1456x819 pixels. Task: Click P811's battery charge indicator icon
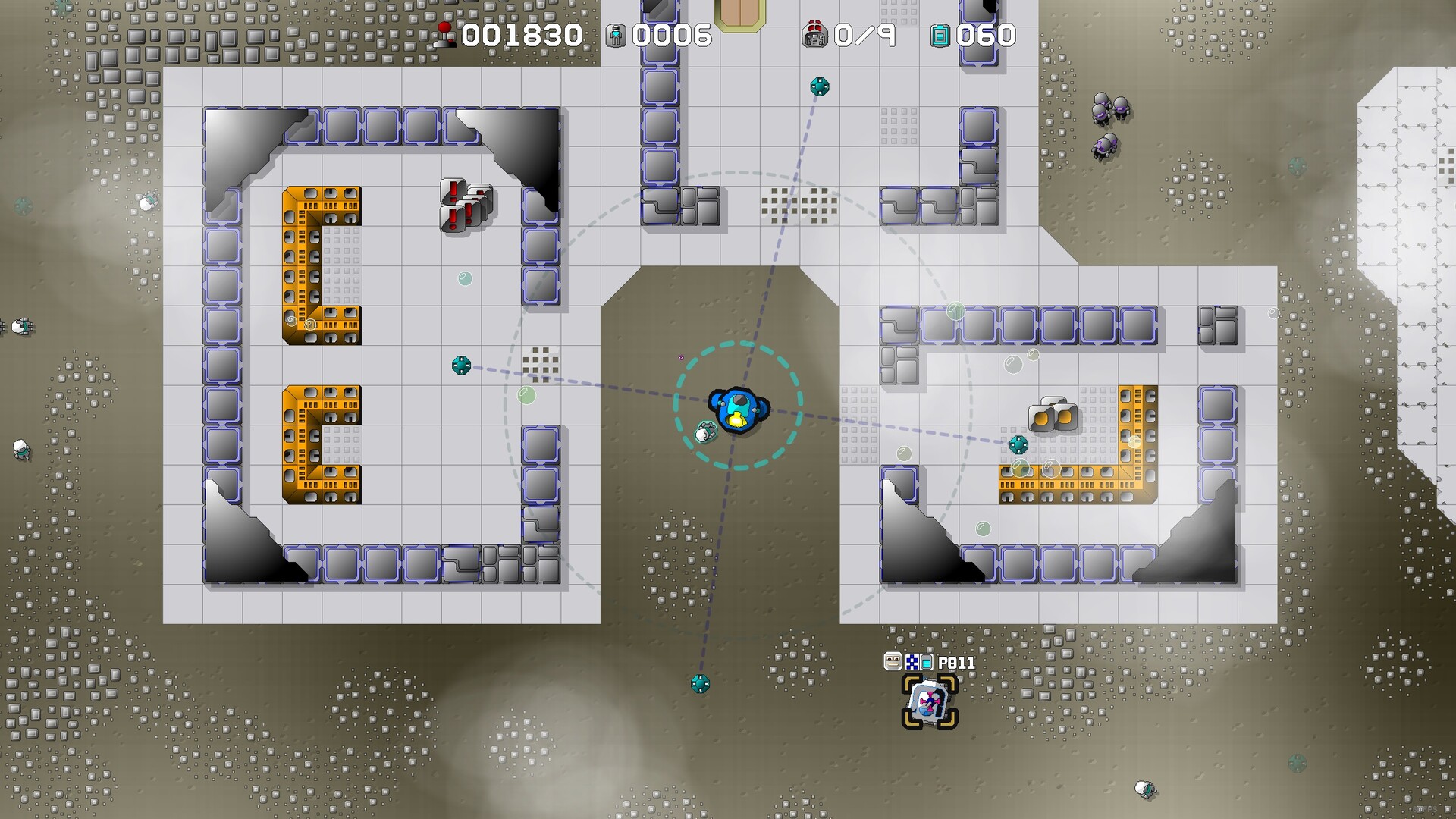927,661
